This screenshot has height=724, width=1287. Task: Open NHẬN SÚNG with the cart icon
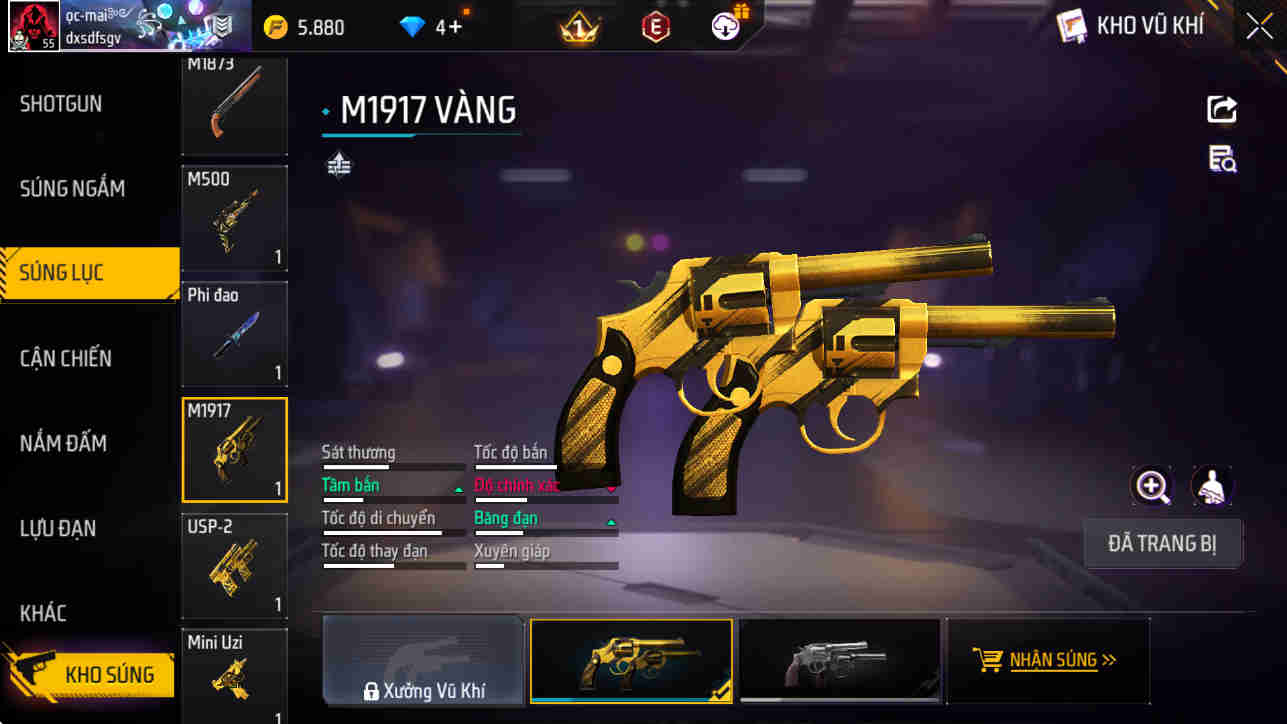pos(1048,660)
